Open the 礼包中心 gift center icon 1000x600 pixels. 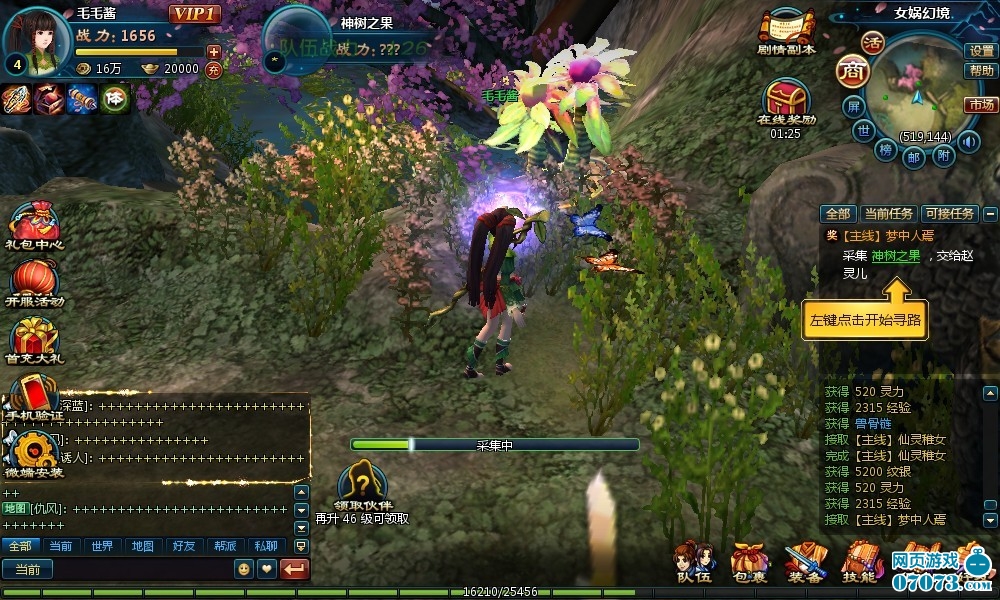pos(34,224)
